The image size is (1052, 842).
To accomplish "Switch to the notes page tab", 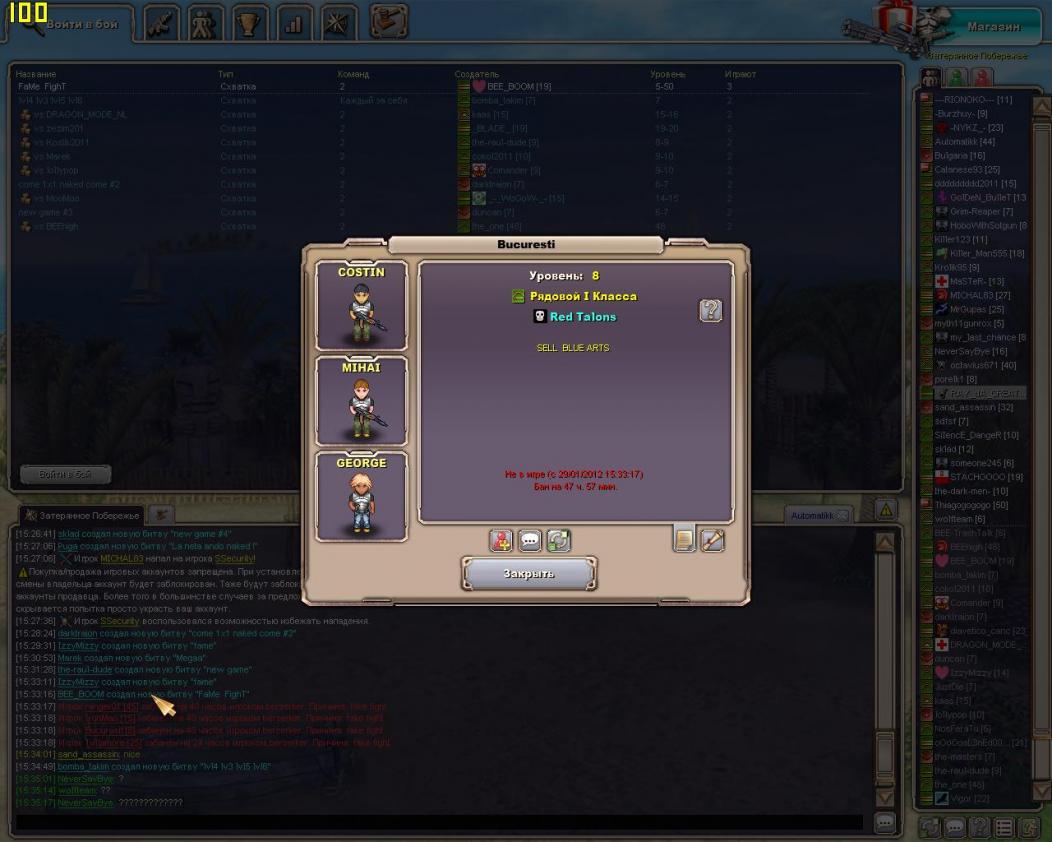I will point(685,540).
